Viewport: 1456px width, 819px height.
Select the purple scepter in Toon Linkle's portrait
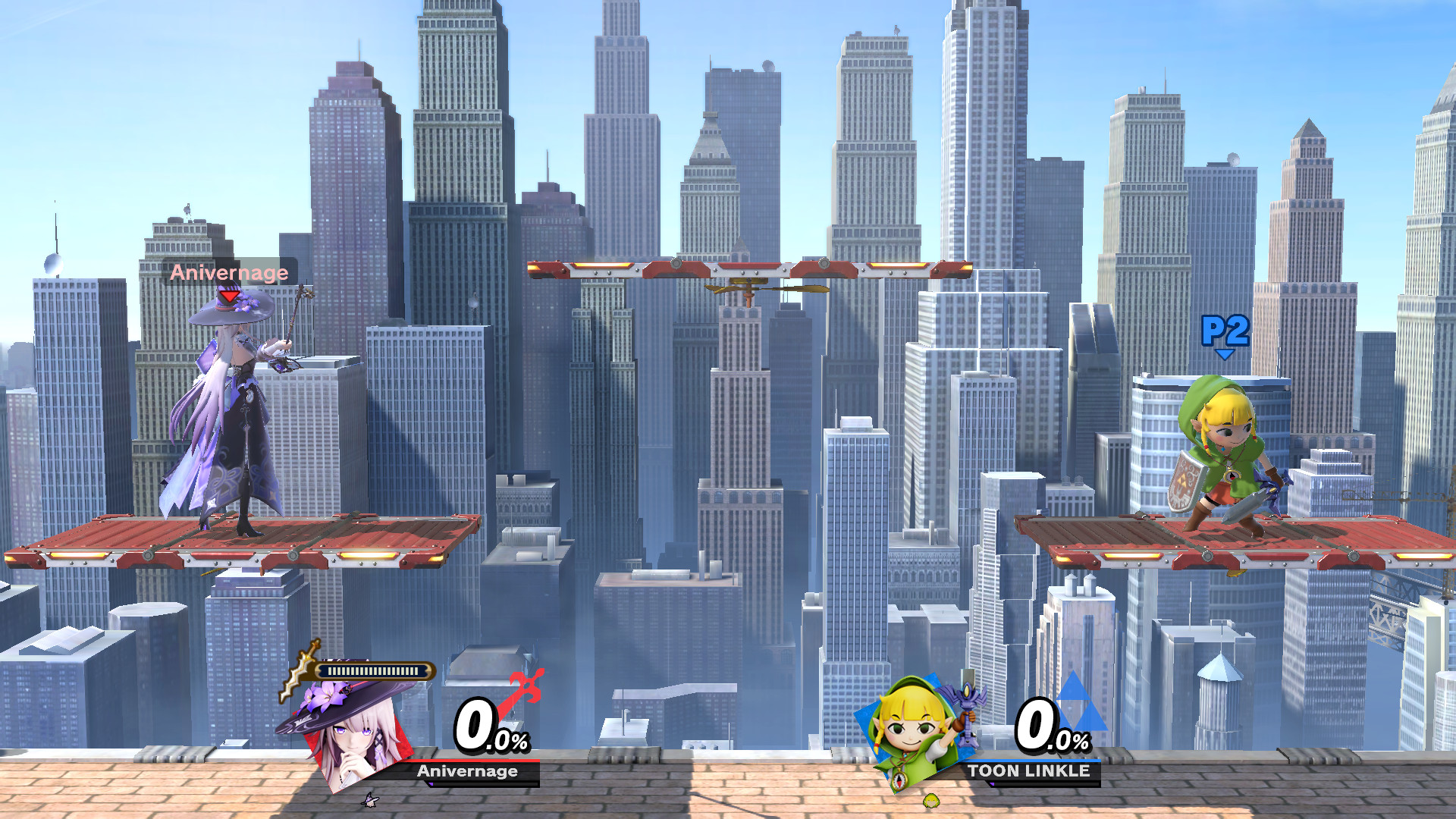tap(967, 714)
